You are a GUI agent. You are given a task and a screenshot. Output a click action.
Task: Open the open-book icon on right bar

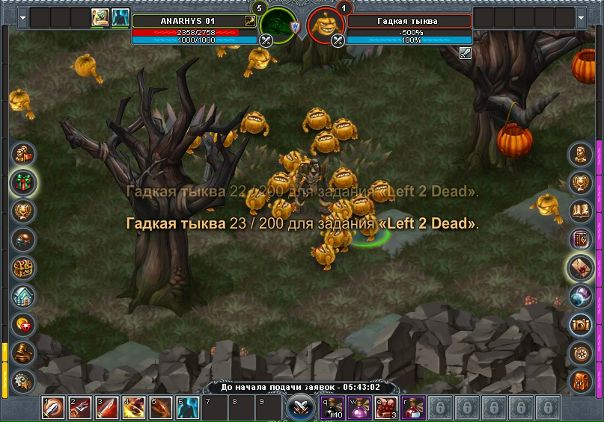[581, 210]
